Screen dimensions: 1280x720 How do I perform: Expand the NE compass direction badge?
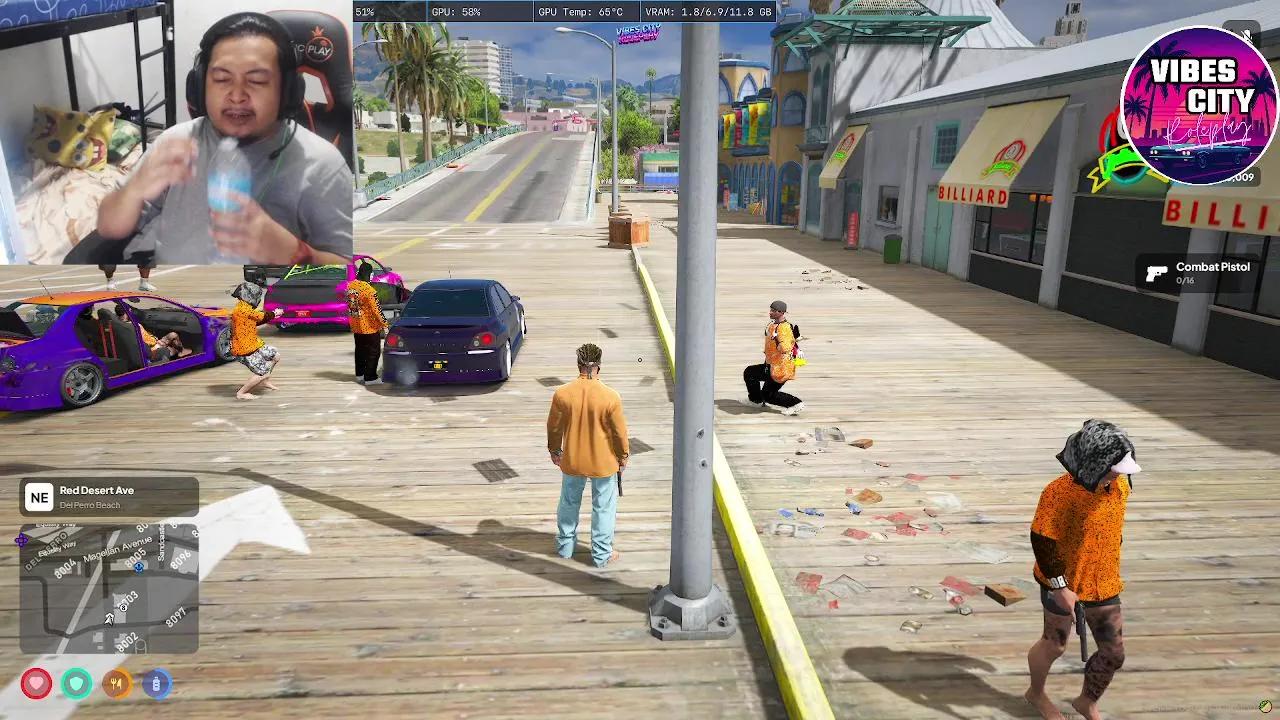[x=40, y=496]
